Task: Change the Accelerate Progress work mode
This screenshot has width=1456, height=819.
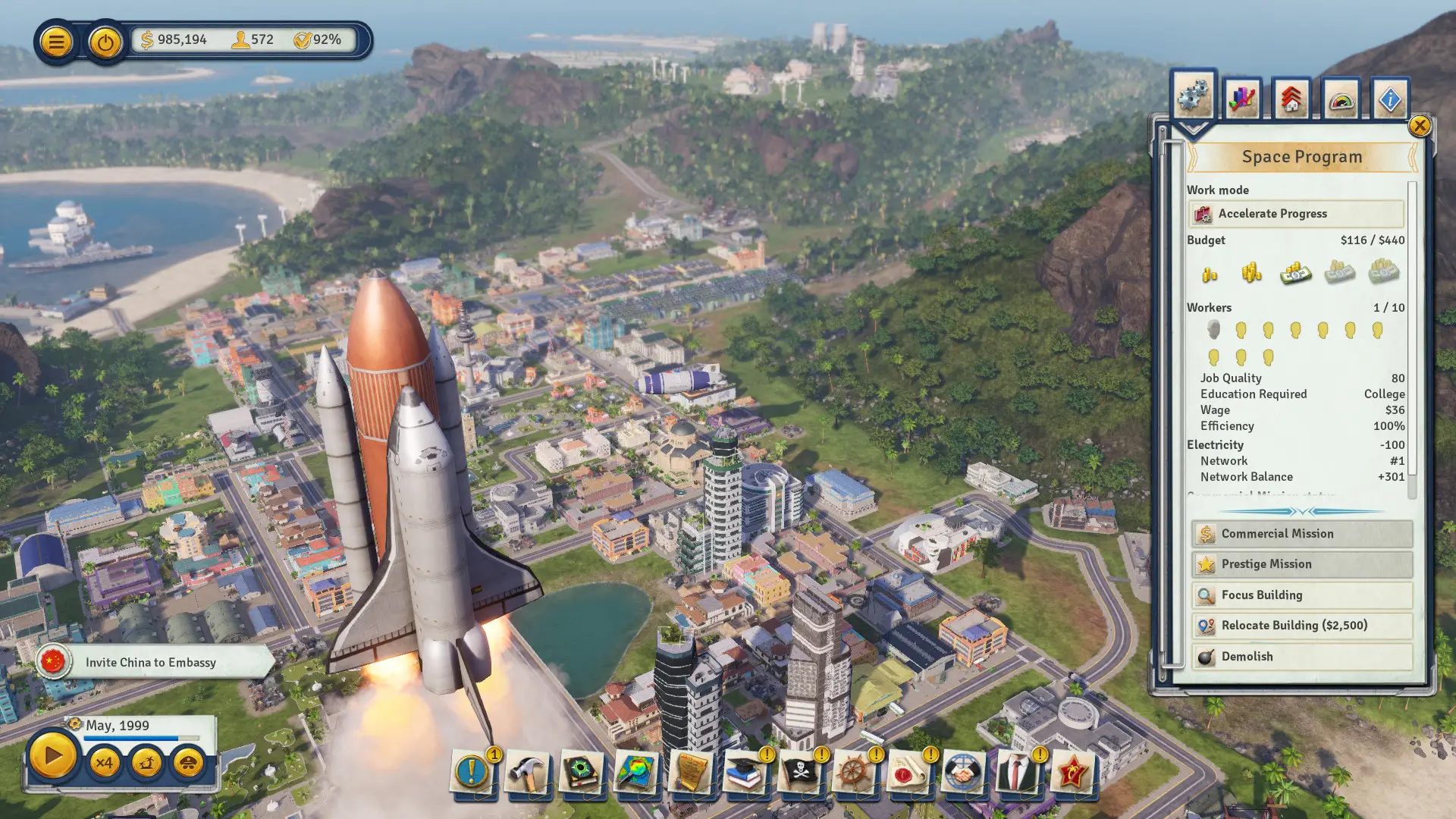Action: [x=1295, y=214]
